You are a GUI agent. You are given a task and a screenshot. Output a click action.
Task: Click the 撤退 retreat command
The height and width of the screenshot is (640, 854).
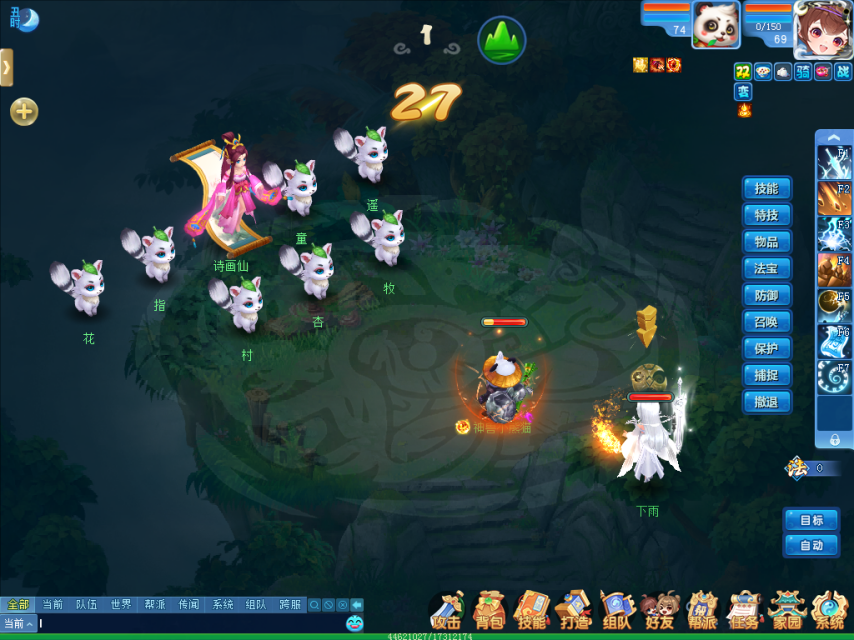point(767,402)
